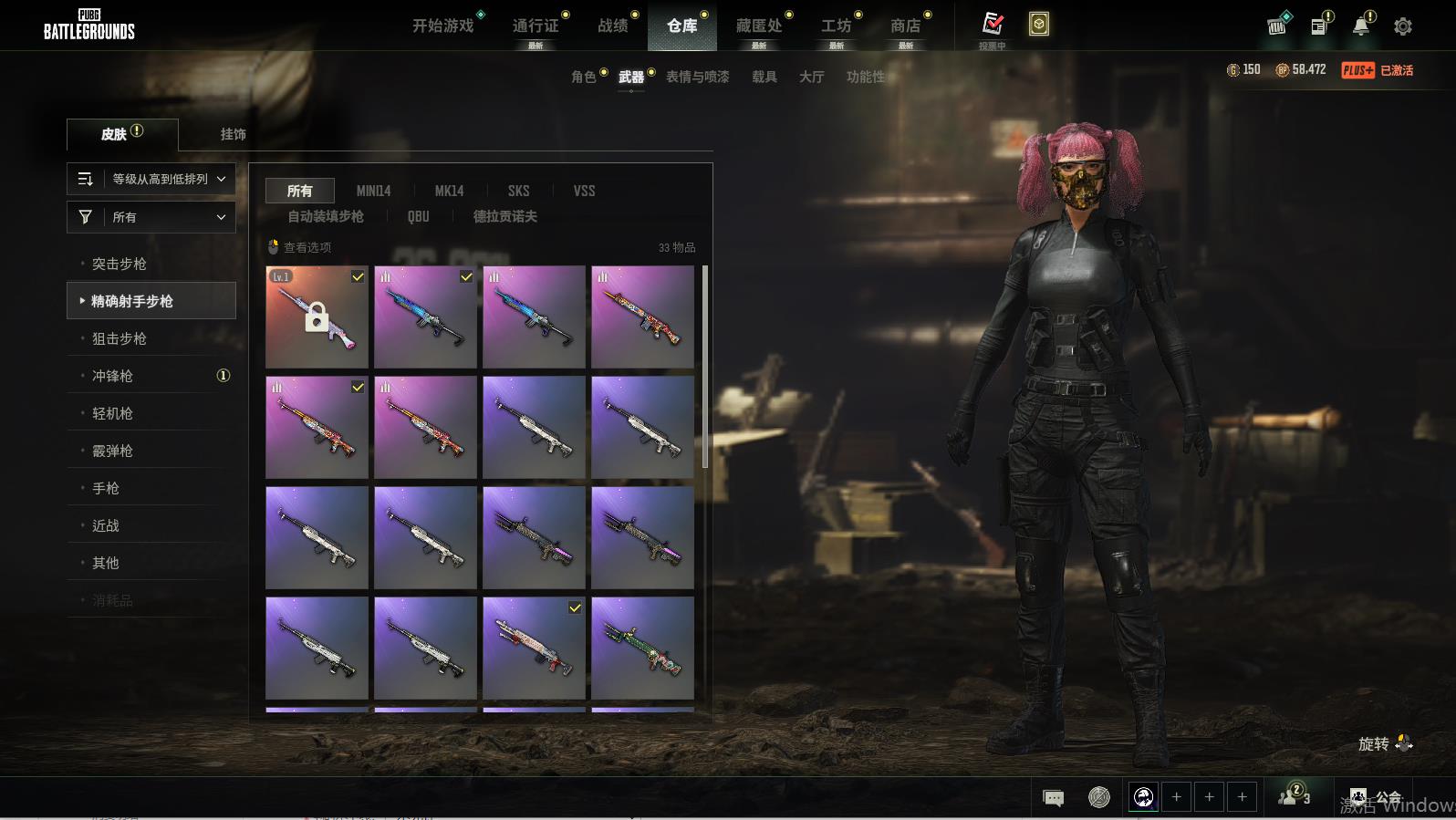Open the 公会 clan button
The height and width of the screenshot is (820, 1456).
[x=1377, y=798]
